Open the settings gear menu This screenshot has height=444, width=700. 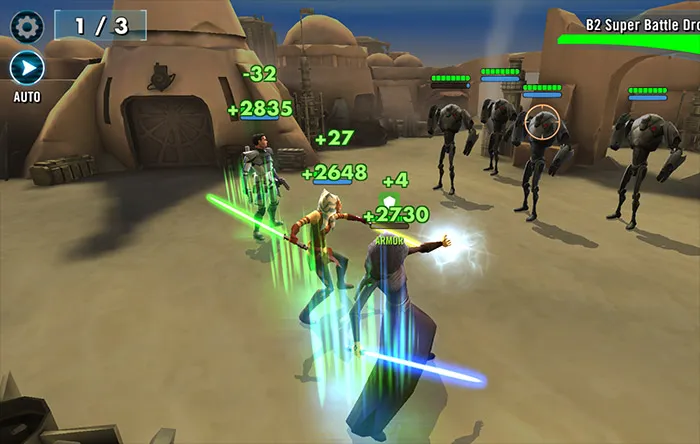pyautogui.click(x=26, y=27)
